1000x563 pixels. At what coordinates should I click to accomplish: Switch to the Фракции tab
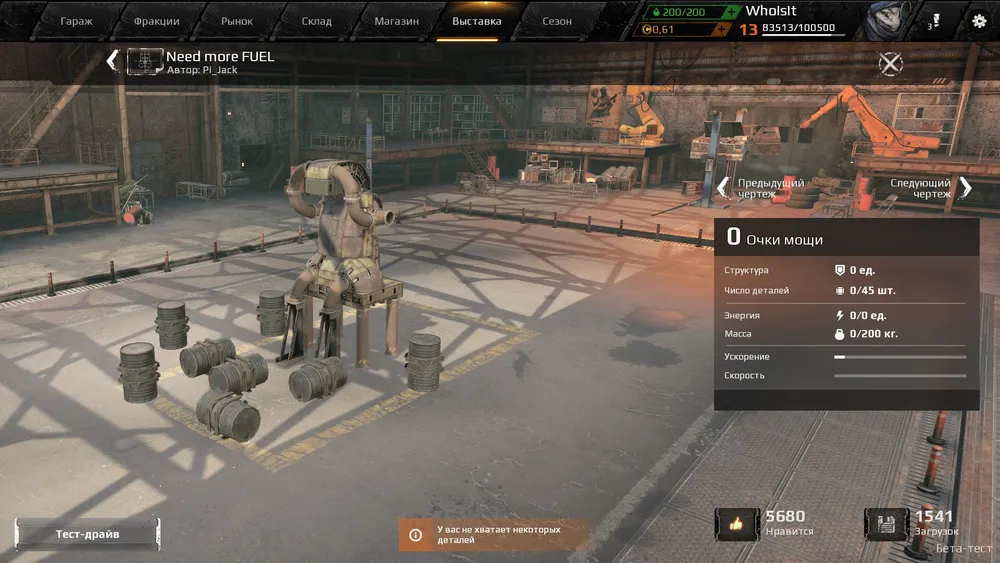pyautogui.click(x=157, y=21)
